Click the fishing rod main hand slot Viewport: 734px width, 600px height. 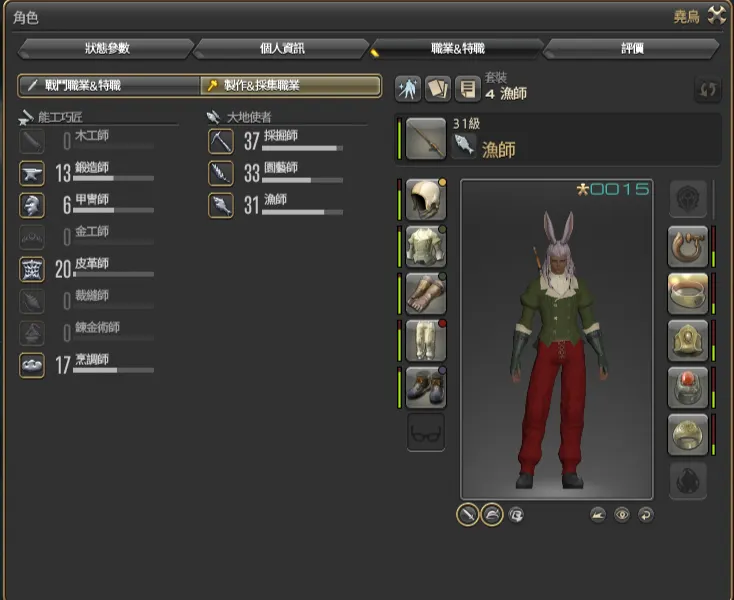pos(426,138)
